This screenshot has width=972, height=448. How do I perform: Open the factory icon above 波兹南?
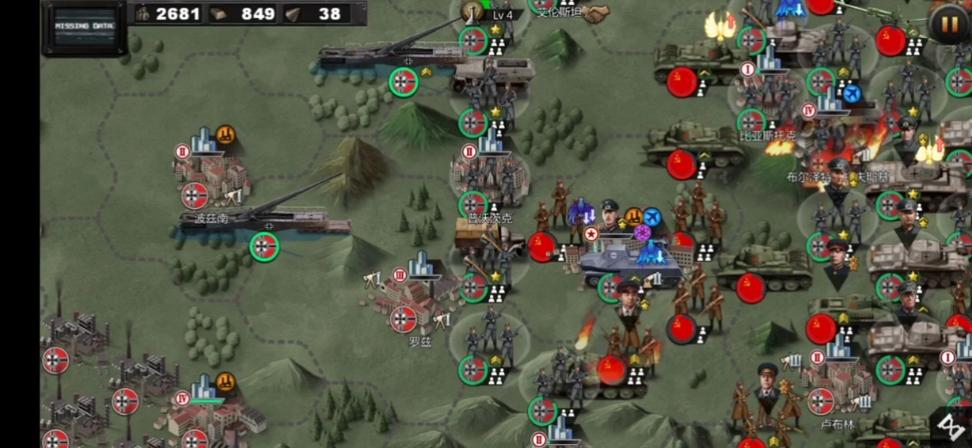pyautogui.click(x=226, y=133)
